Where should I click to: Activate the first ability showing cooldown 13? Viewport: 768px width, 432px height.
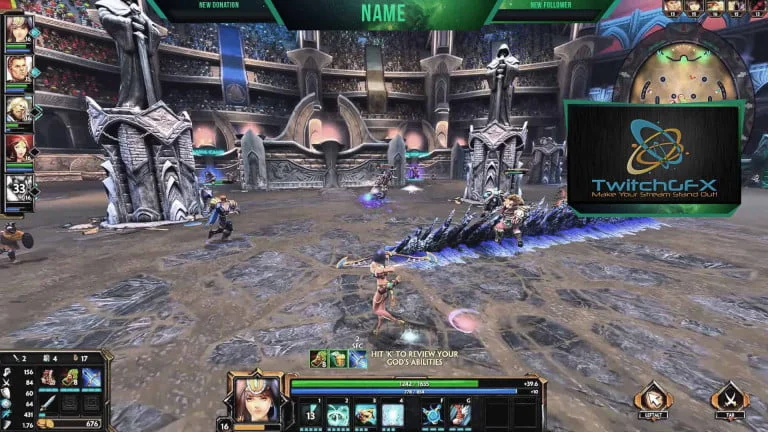pyautogui.click(x=310, y=412)
